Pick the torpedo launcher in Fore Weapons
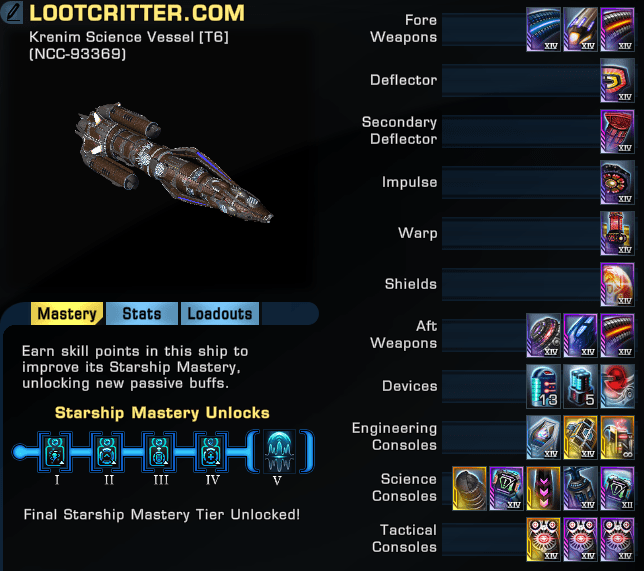The height and width of the screenshot is (571, 644). (x=580, y=29)
